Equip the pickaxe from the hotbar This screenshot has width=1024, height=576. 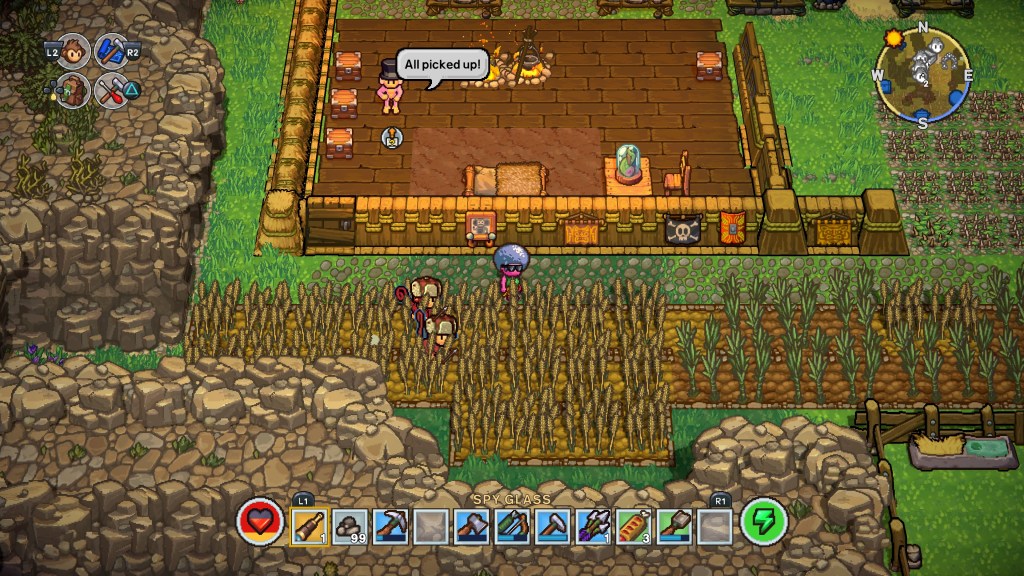coord(391,525)
